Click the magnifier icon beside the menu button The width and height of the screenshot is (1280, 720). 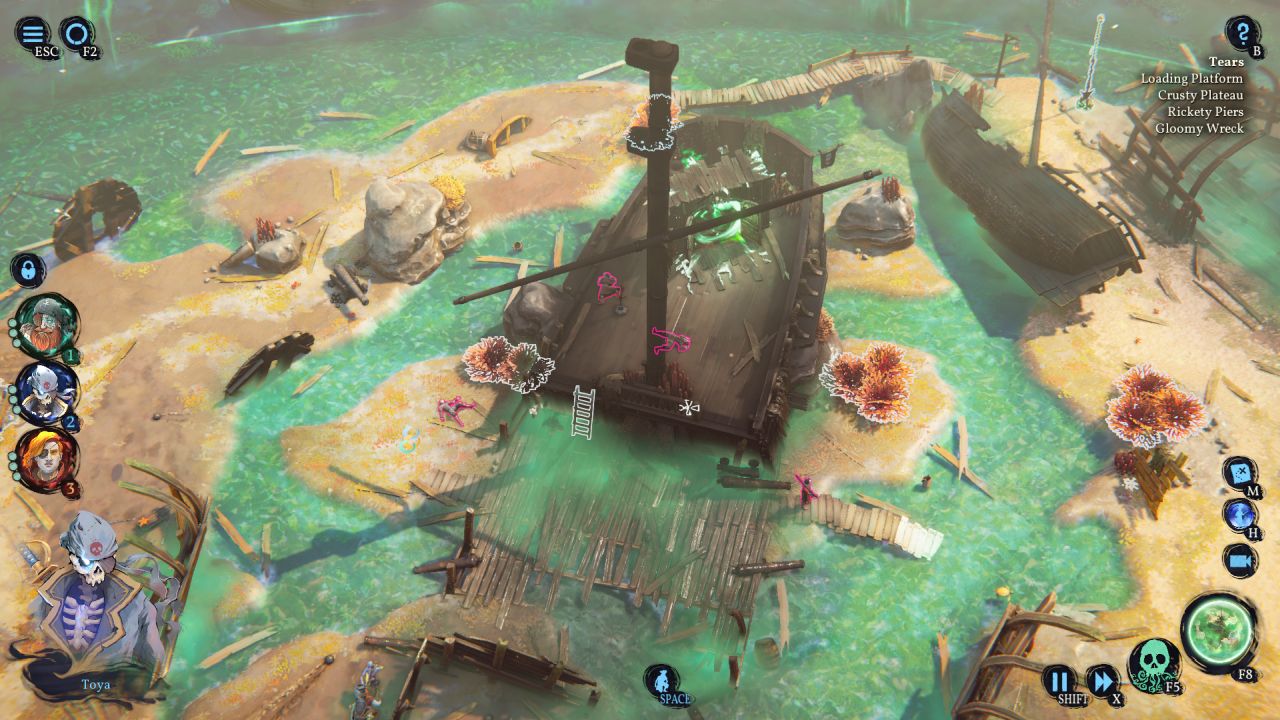click(x=76, y=33)
